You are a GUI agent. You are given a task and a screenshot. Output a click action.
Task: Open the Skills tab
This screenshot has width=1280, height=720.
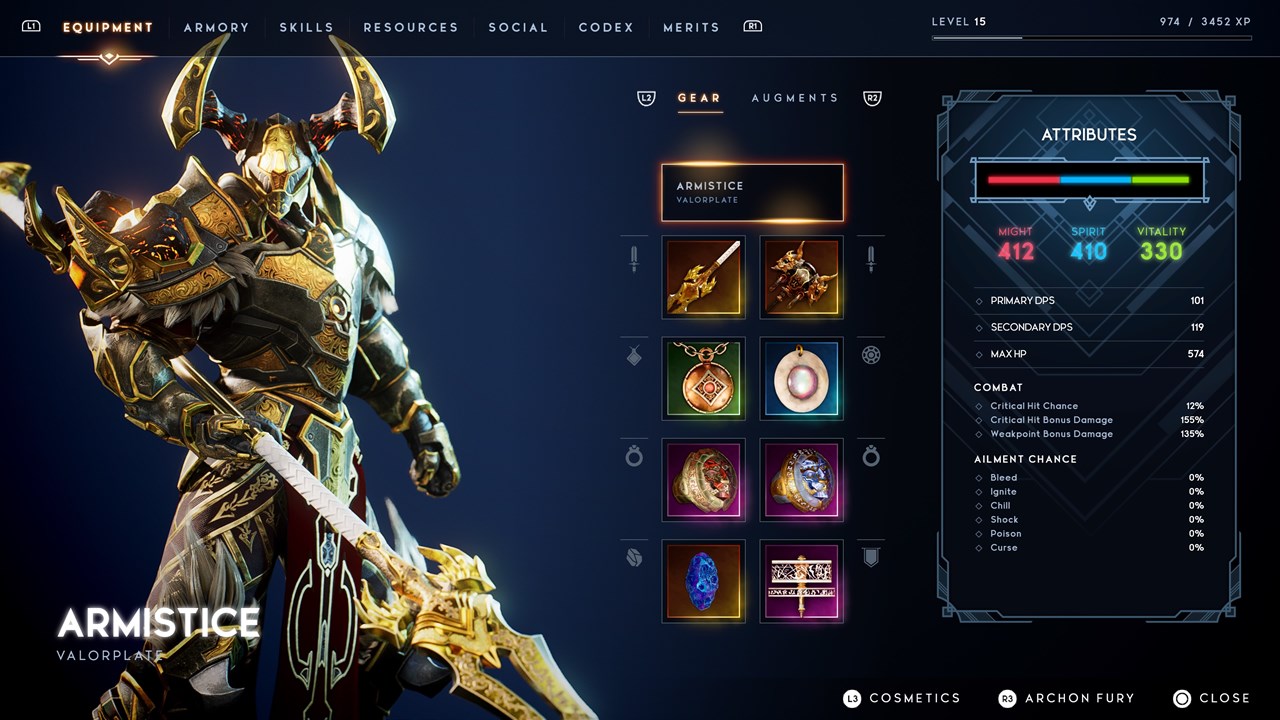[x=306, y=28]
